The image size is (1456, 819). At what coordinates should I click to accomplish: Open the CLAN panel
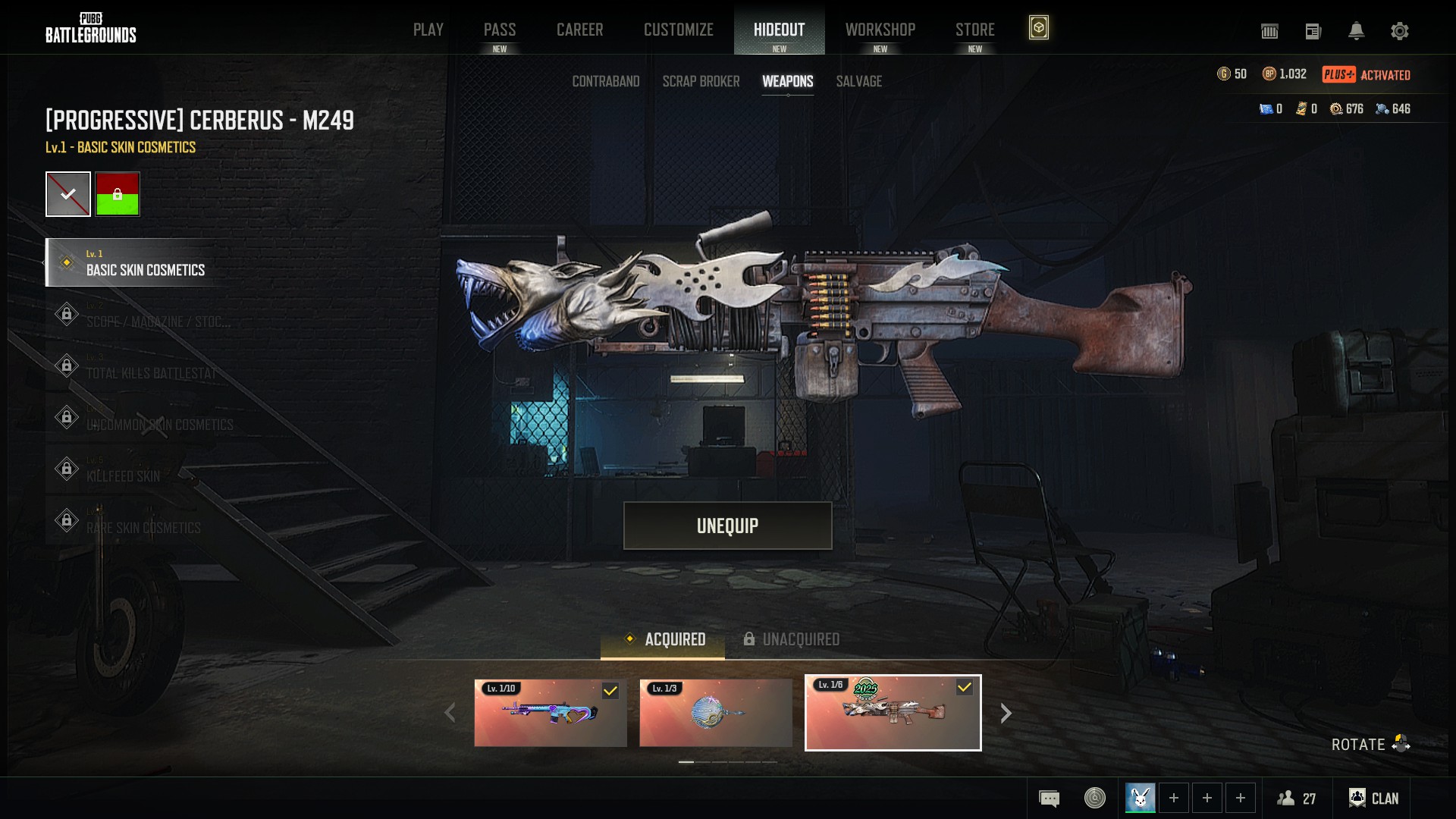(1373, 798)
